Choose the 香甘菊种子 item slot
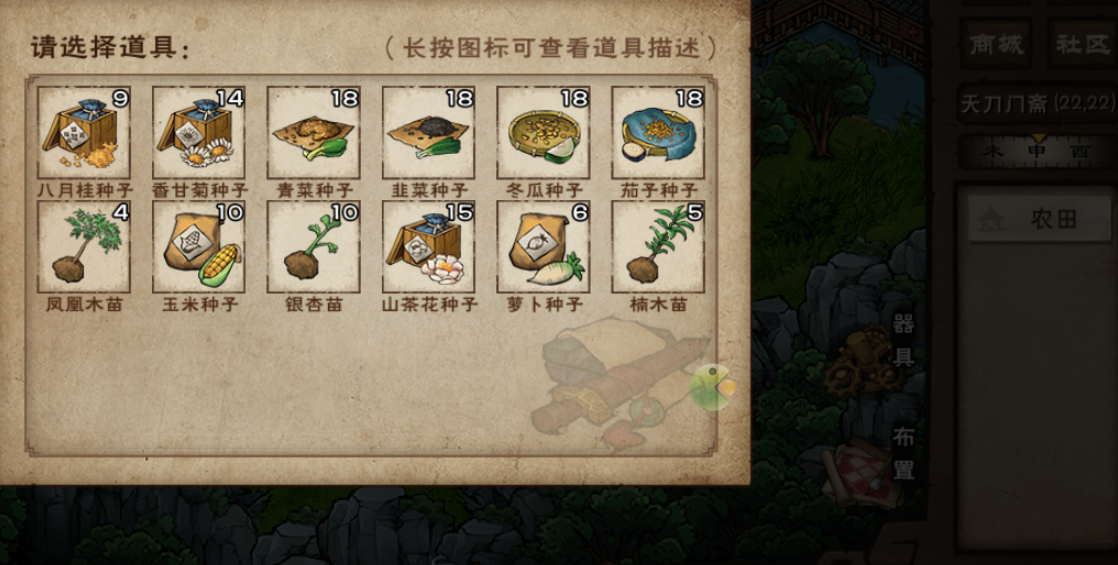The image size is (1118, 565). click(199, 133)
